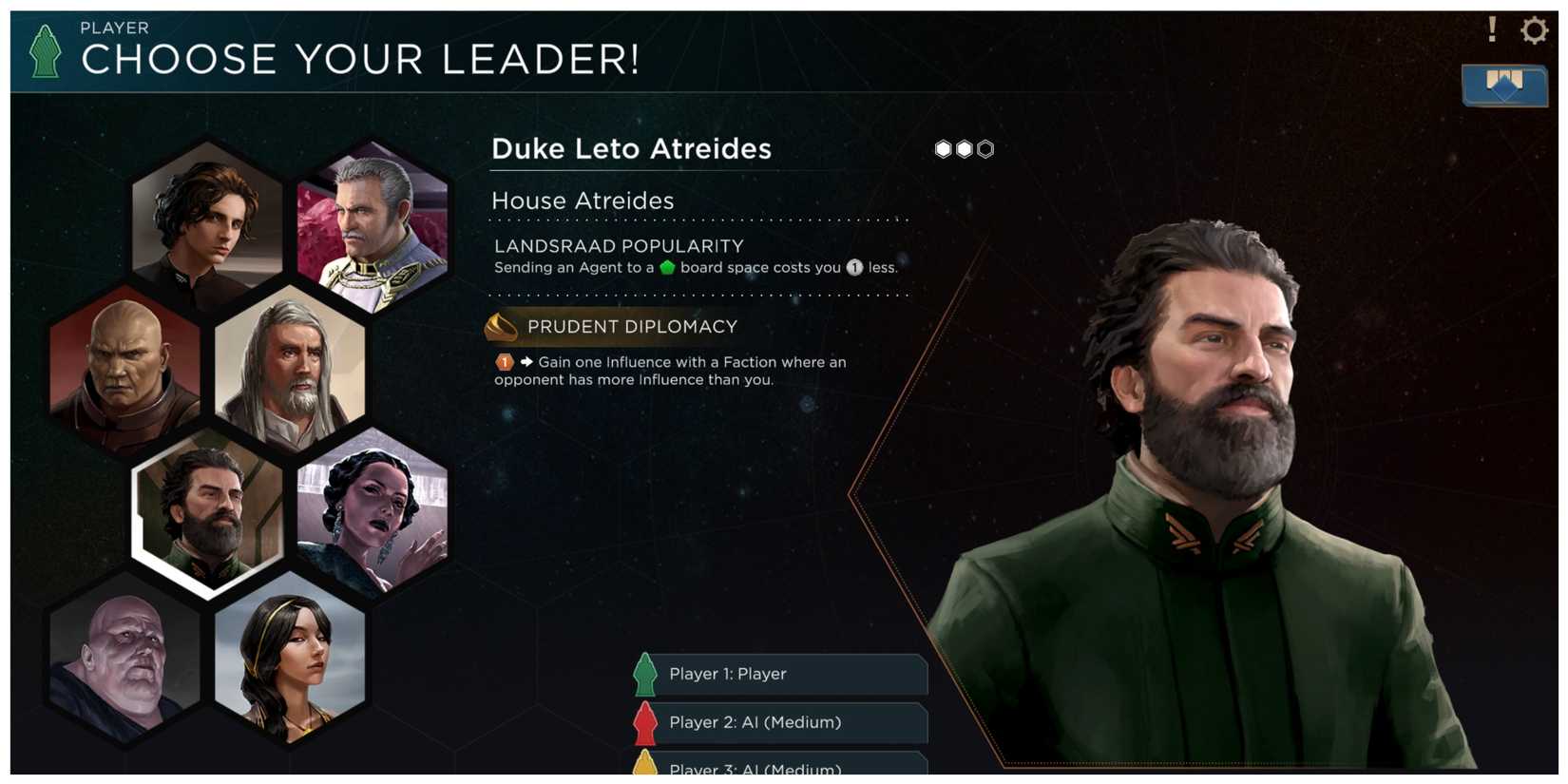Click the blue card deck icon top right

(x=1504, y=83)
